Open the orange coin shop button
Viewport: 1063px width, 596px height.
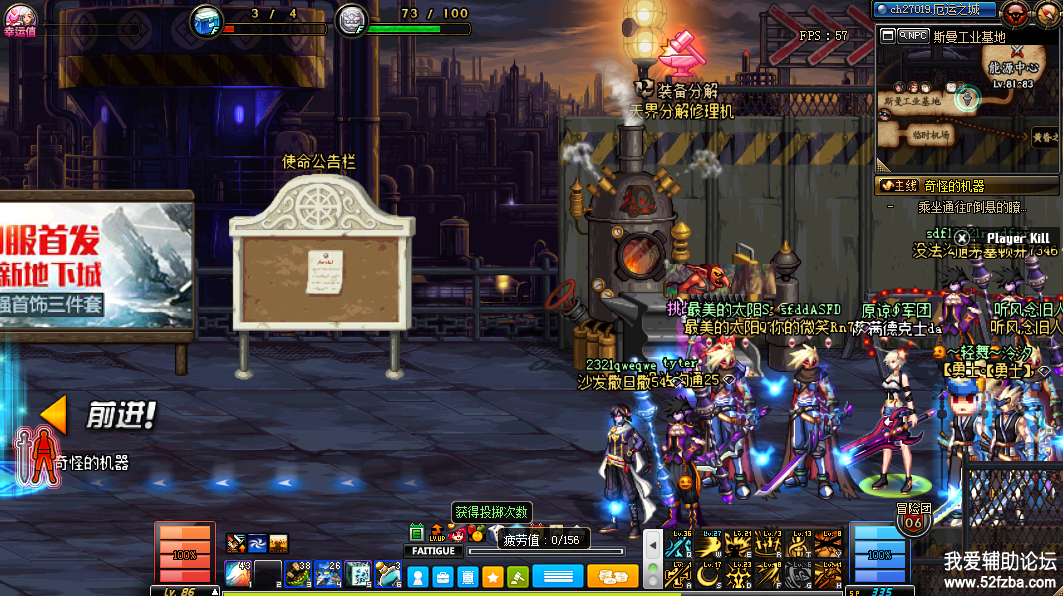612,576
